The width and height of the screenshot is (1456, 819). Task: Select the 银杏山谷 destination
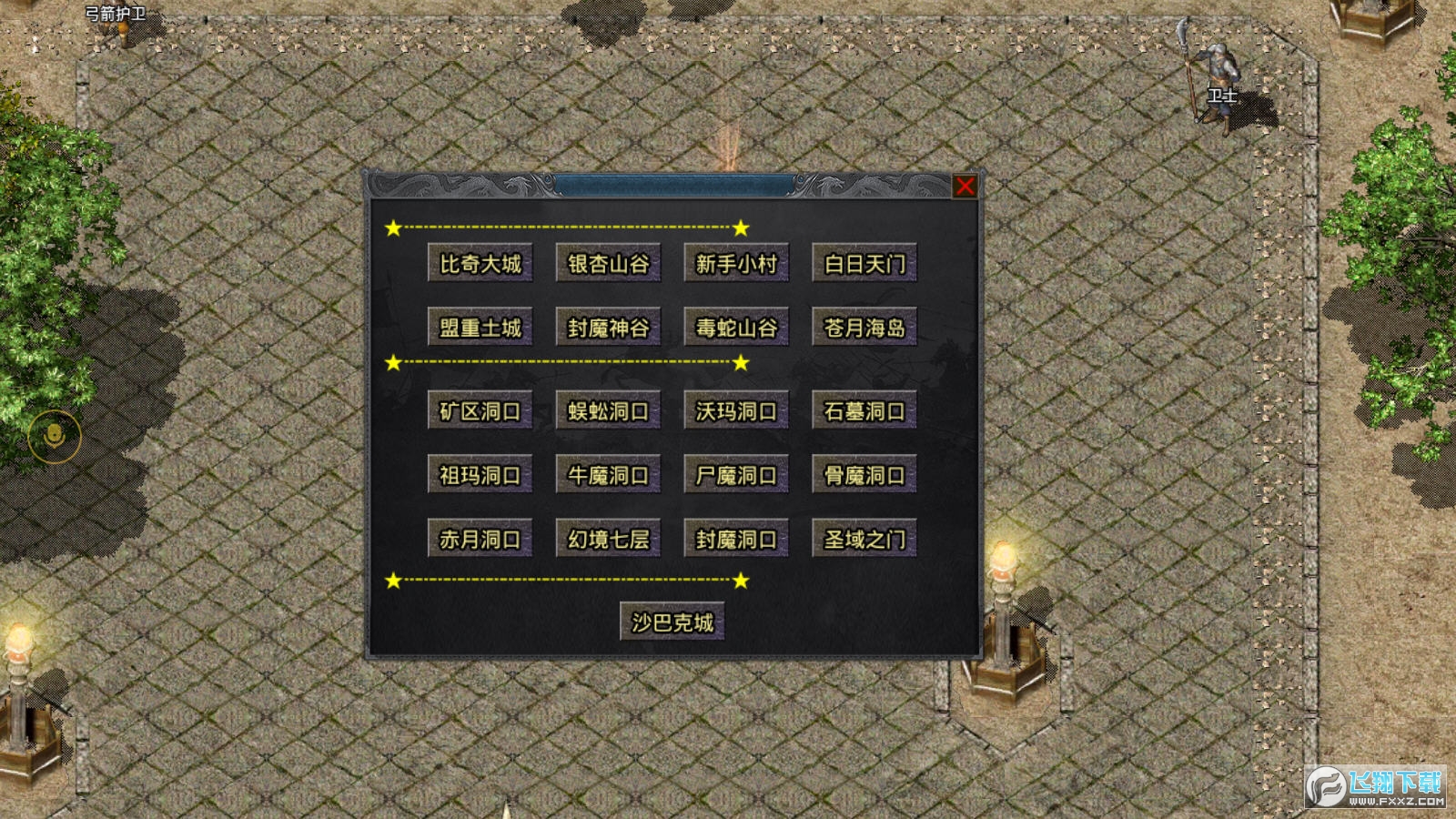coord(608,264)
